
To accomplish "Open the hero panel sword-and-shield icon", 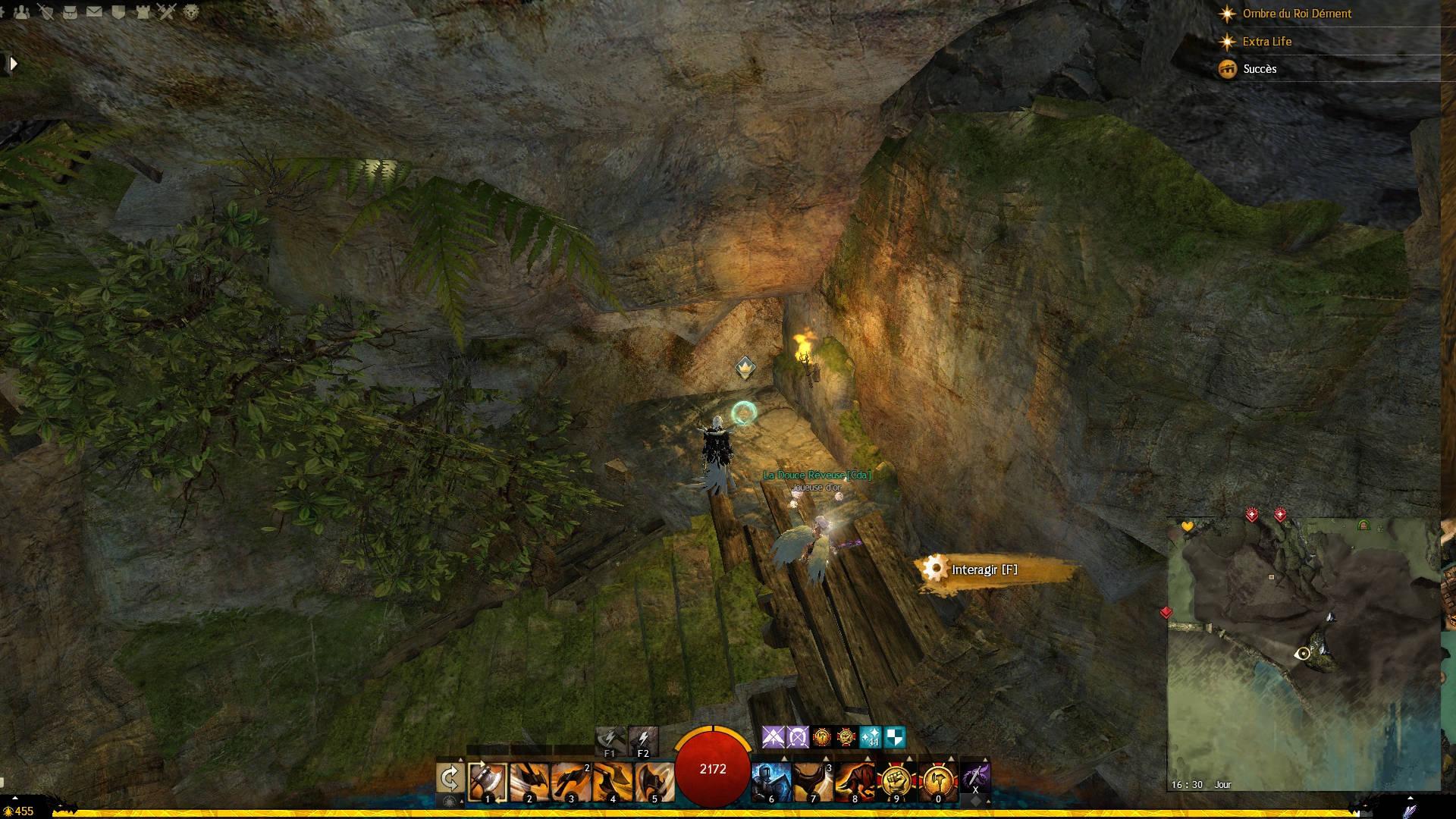I will (46, 12).
